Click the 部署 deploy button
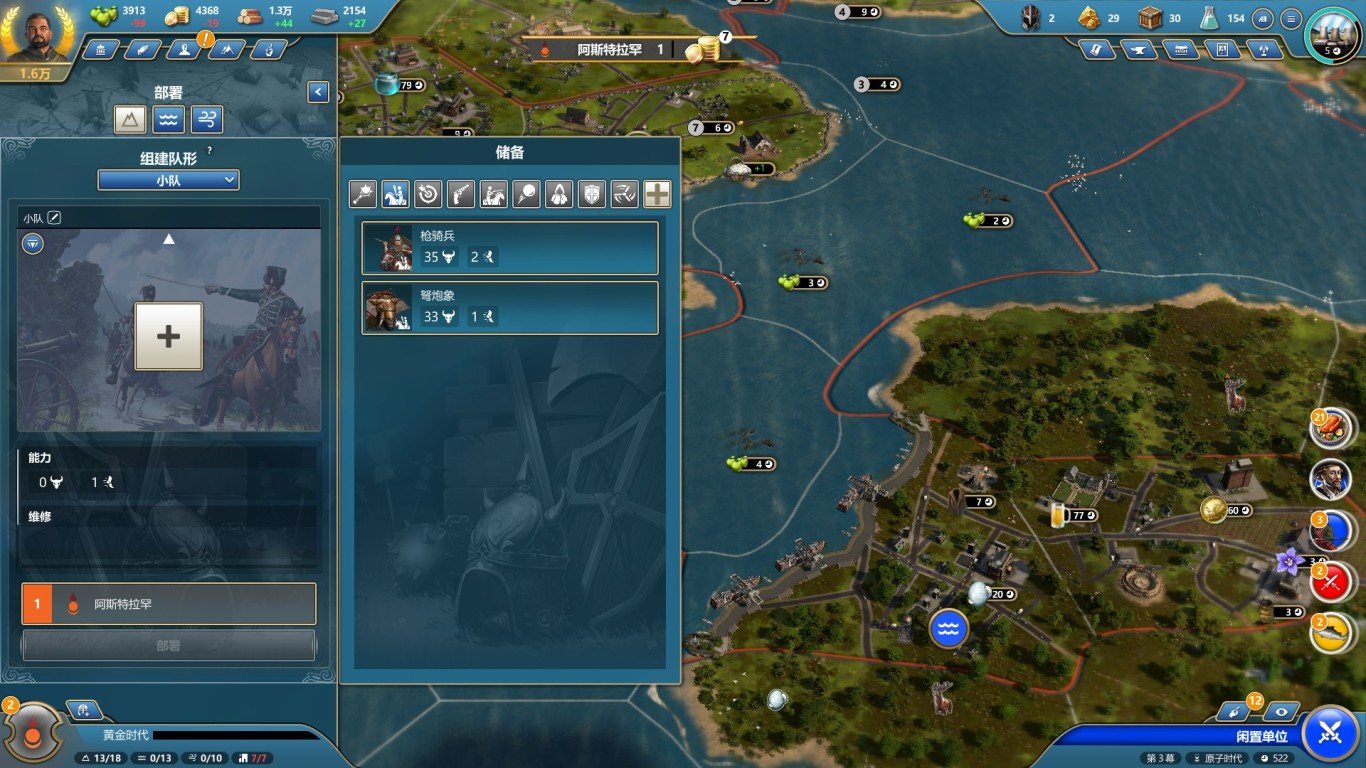This screenshot has width=1366, height=768. pos(168,646)
